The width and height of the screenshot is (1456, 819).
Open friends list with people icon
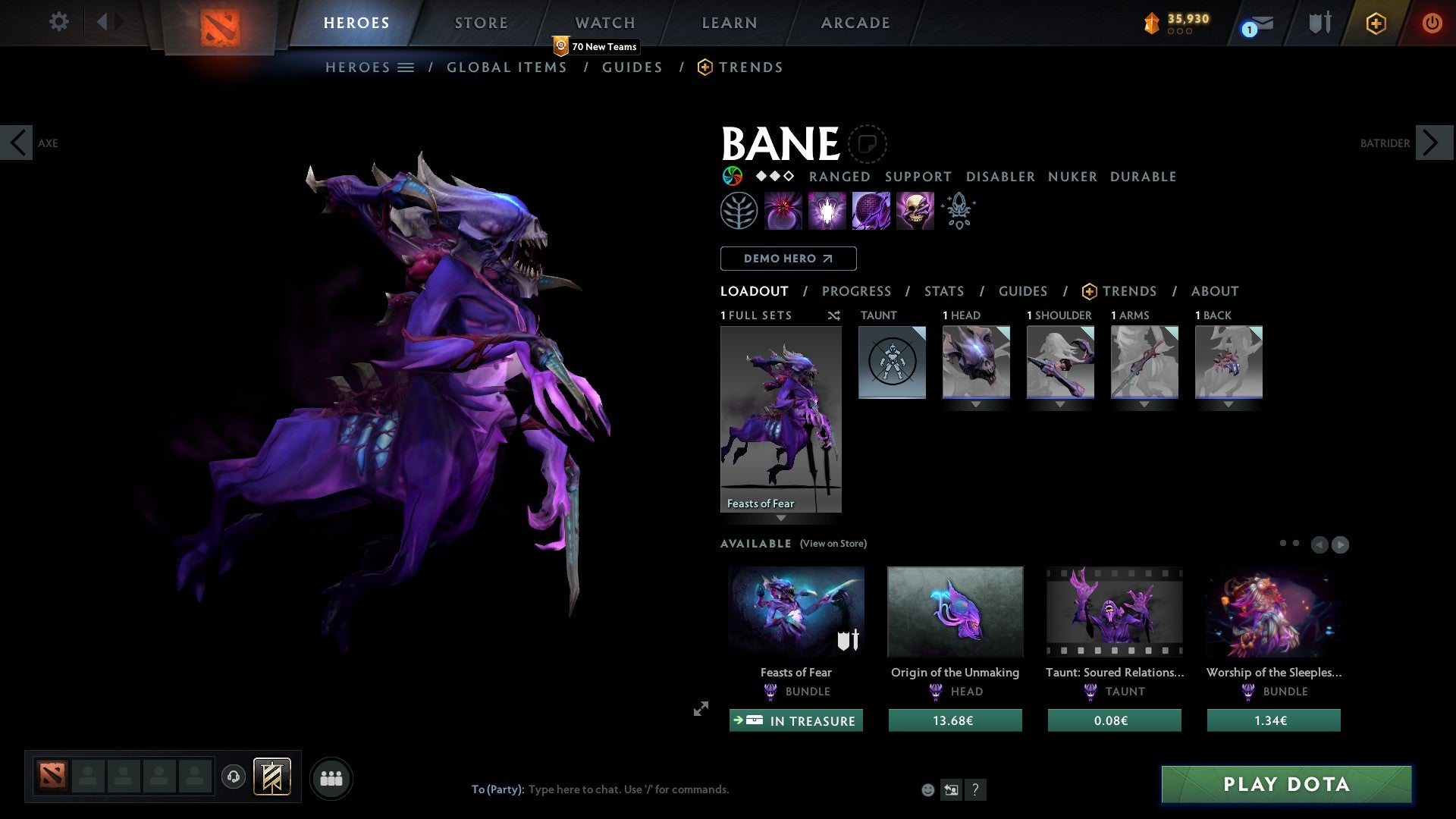click(331, 778)
